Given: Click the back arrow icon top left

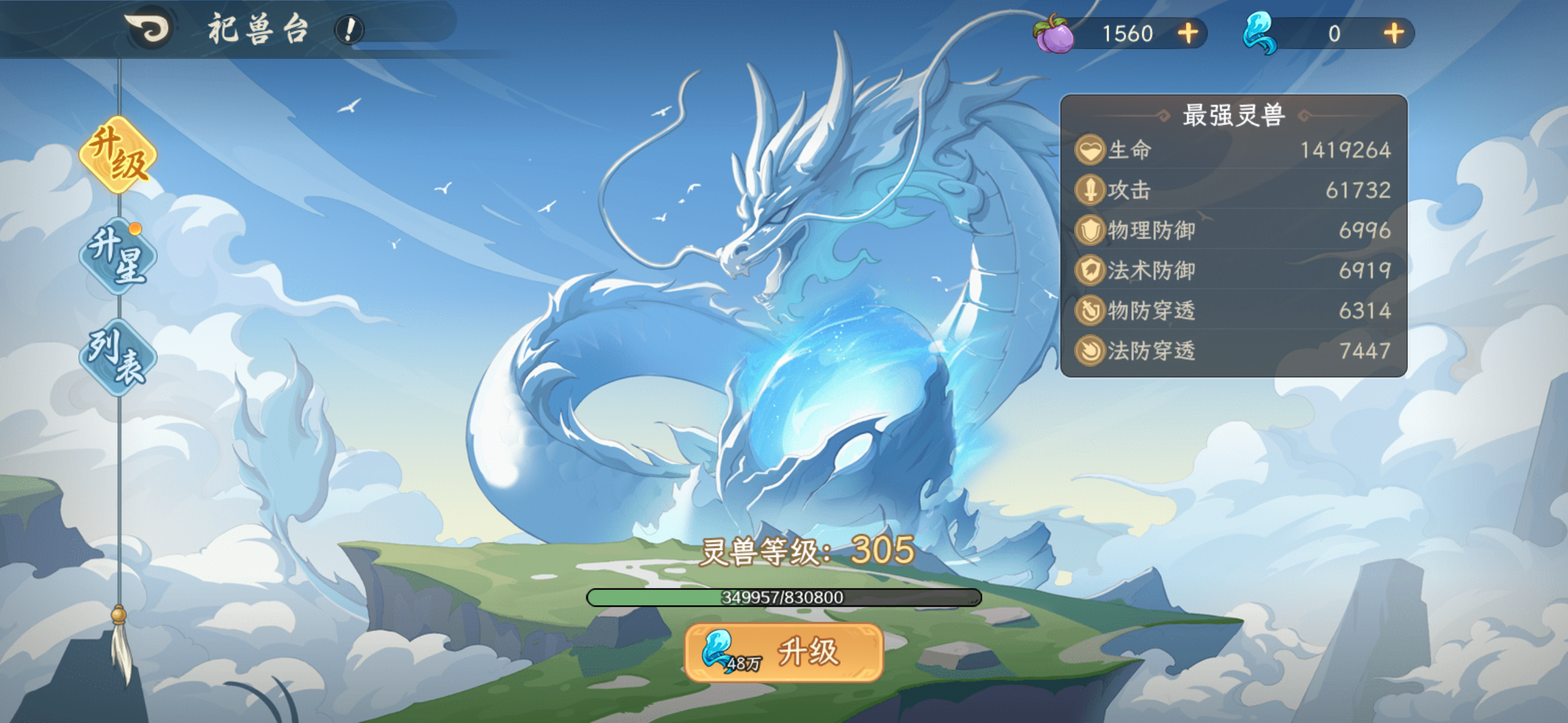Looking at the screenshot, I should click(150, 27).
